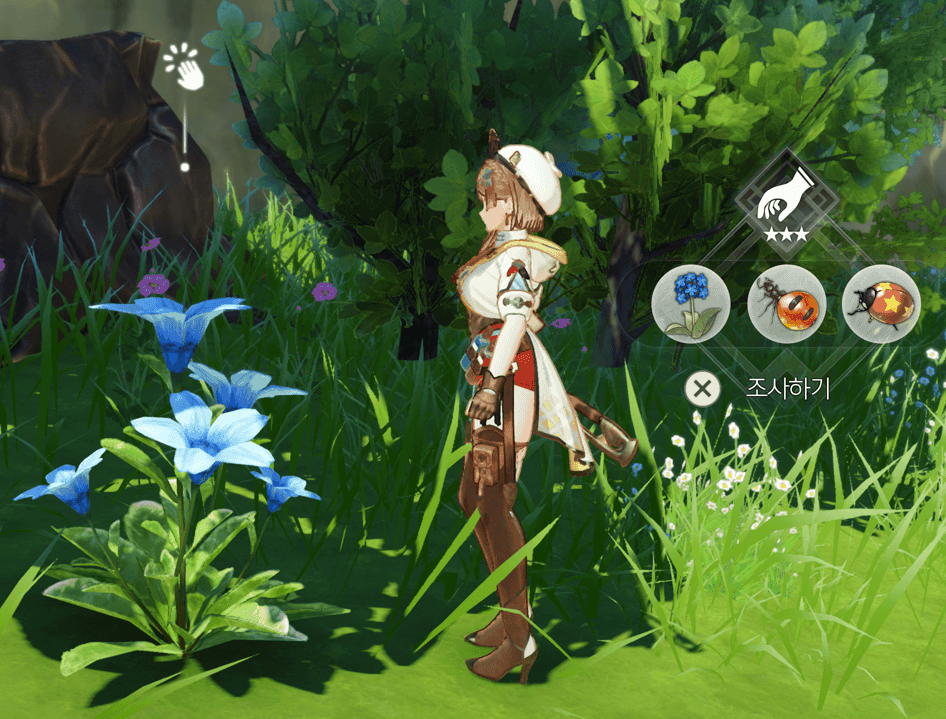This screenshot has width=946, height=719.
Task: Select the red ant material icon
Action: (x=787, y=304)
